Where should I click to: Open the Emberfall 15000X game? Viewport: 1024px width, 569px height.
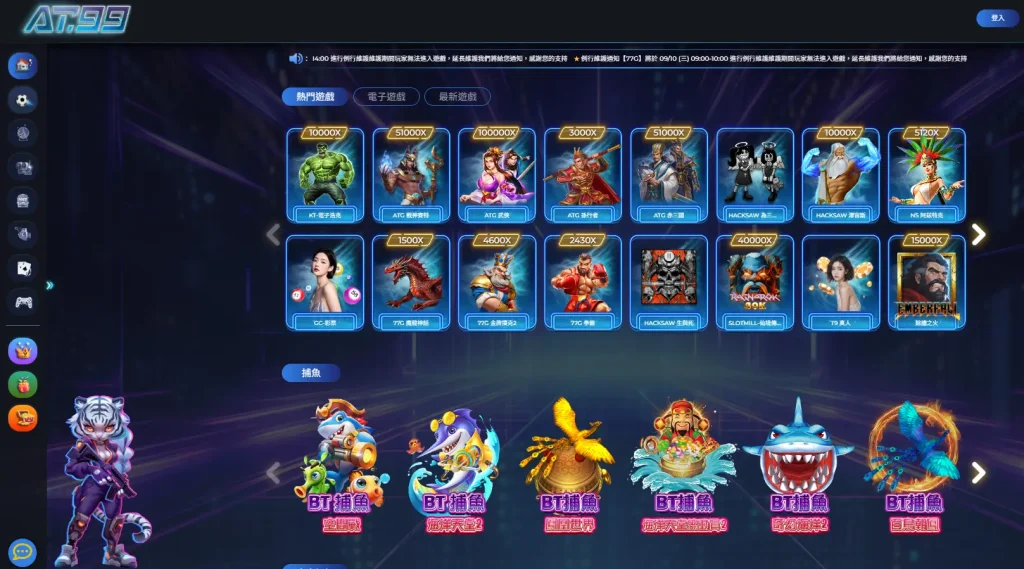pyautogui.click(x=927, y=282)
